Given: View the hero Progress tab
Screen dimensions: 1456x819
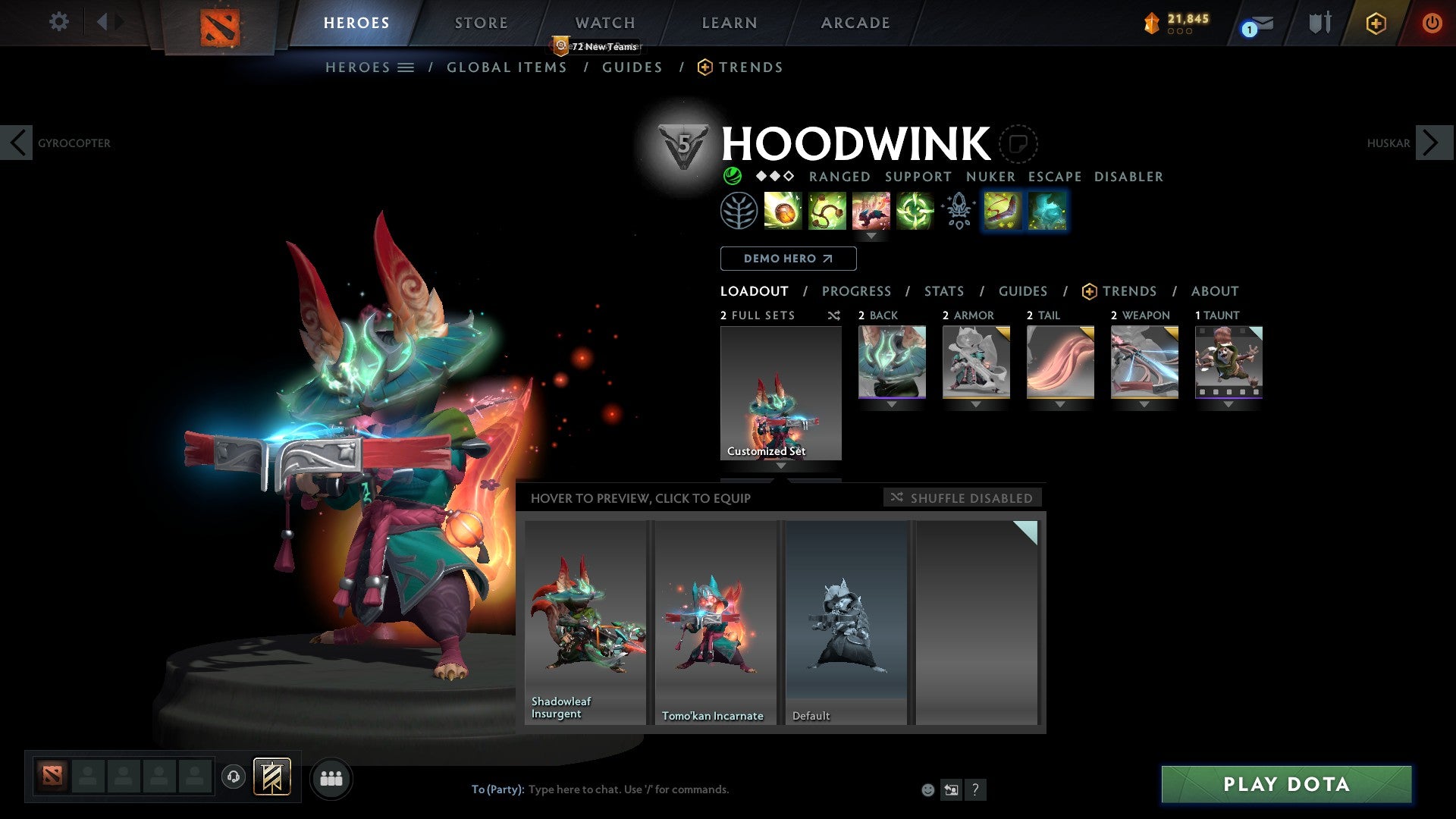Looking at the screenshot, I should click(856, 291).
